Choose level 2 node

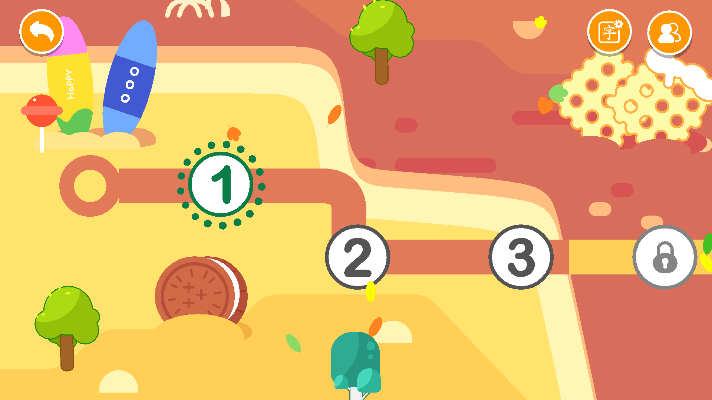[357, 257]
